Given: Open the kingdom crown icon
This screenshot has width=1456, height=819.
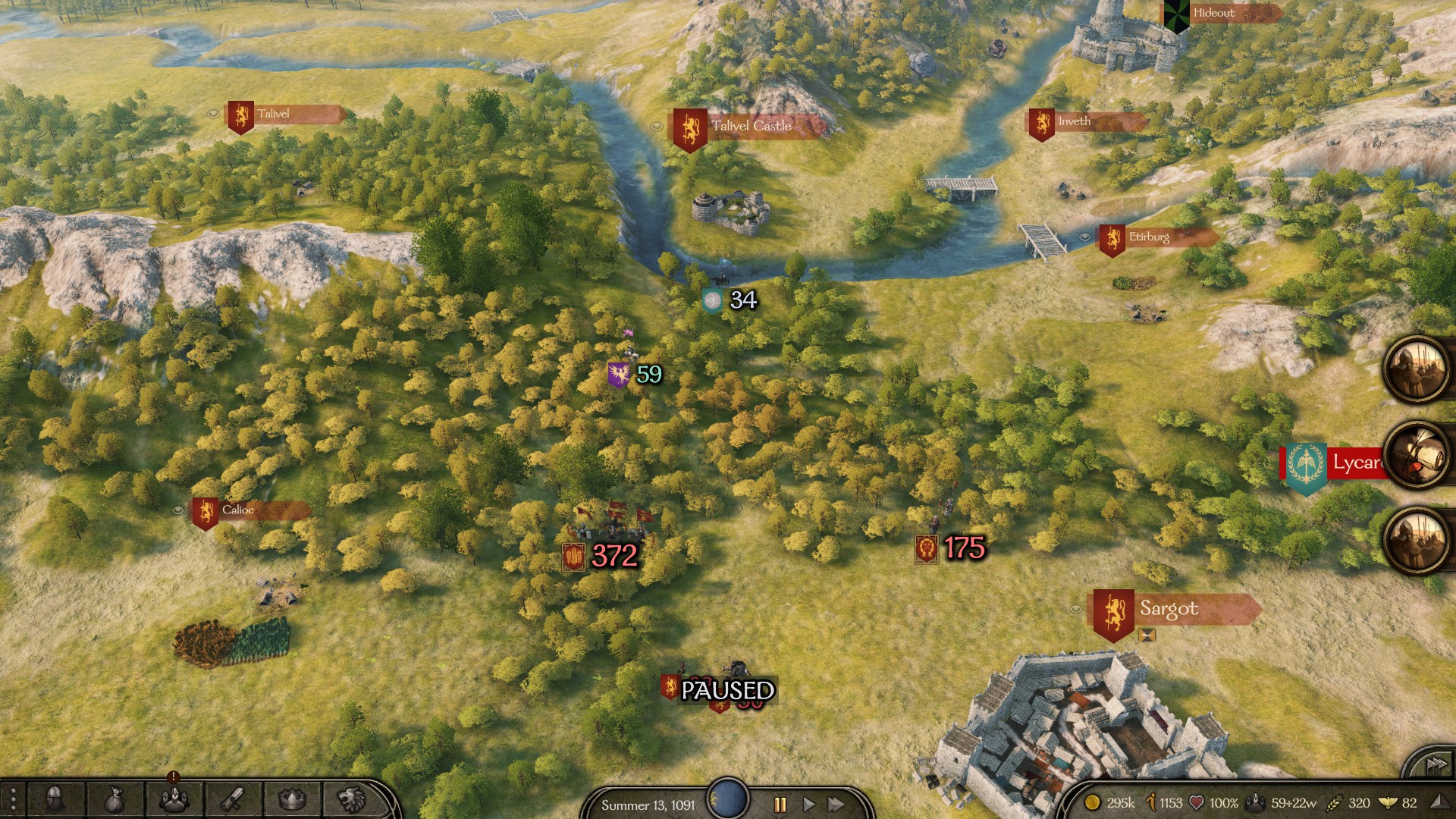Looking at the screenshot, I should tap(292, 799).
